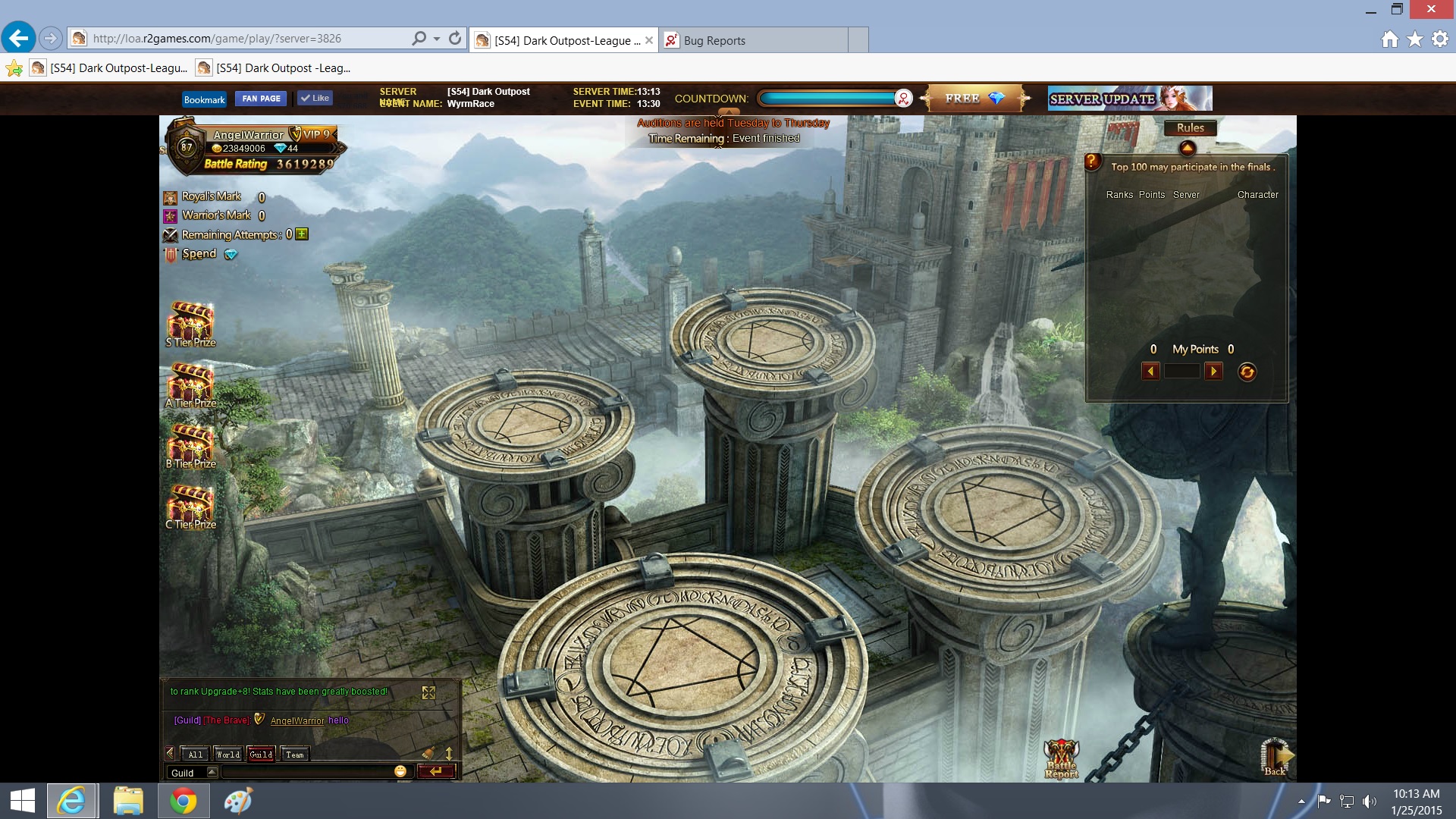View the B Tier Prize chest
This screenshot has width=1456, height=819.
pos(191,445)
